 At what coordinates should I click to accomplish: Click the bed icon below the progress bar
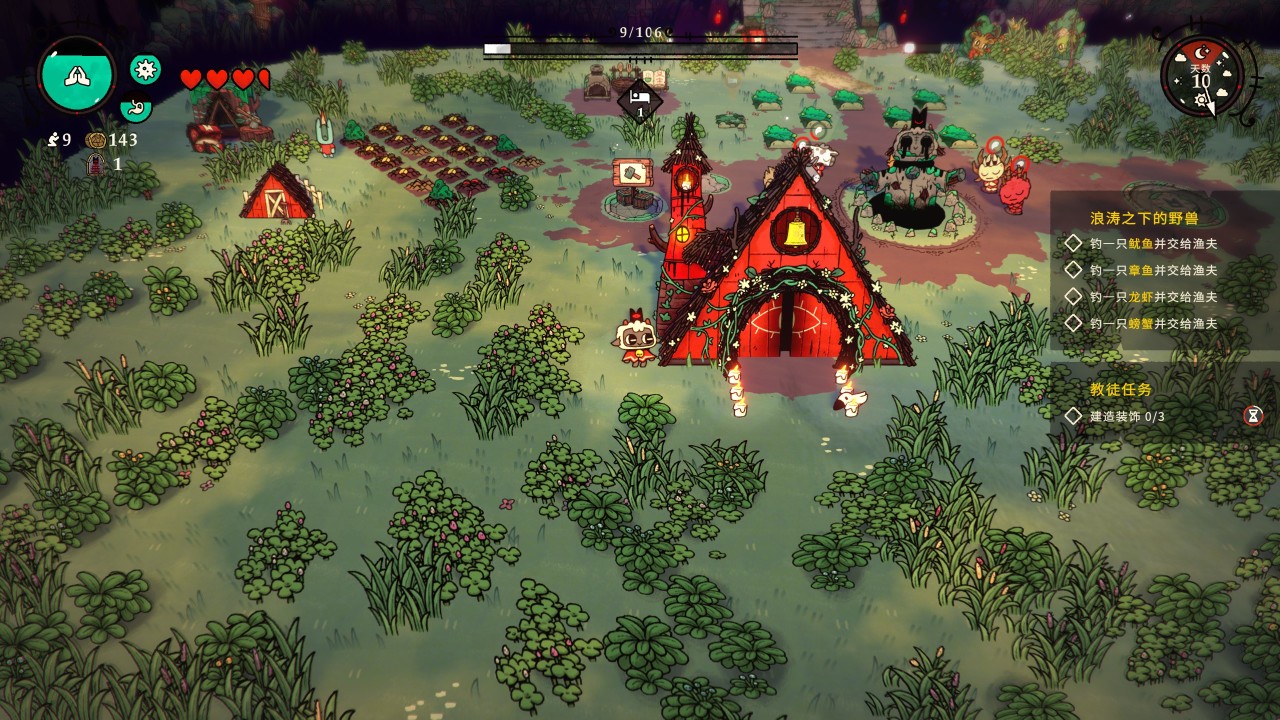pyautogui.click(x=640, y=98)
